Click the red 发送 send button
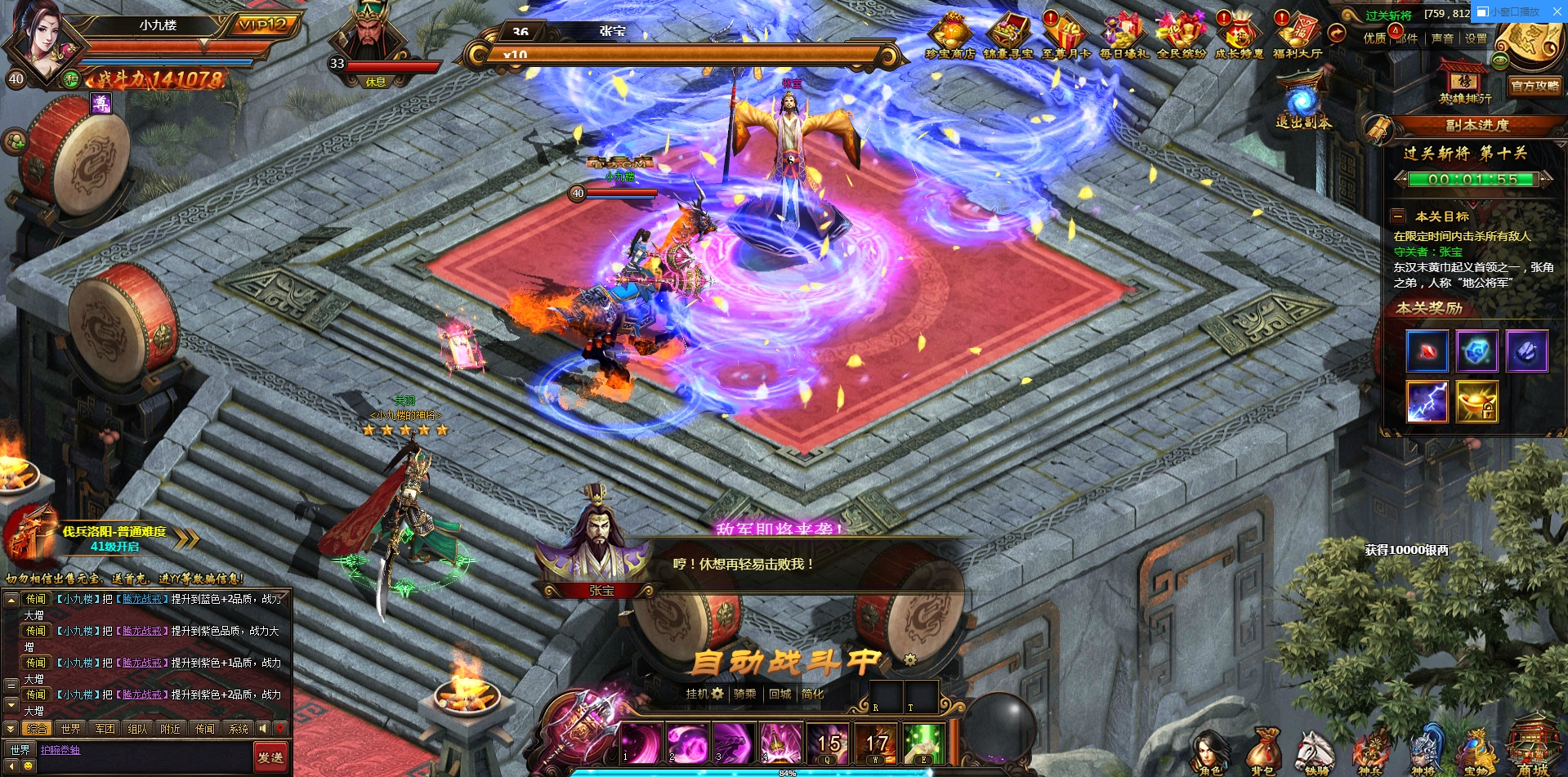Image resolution: width=1568 pixels, height=777 pixels. [x=270, y=757]
